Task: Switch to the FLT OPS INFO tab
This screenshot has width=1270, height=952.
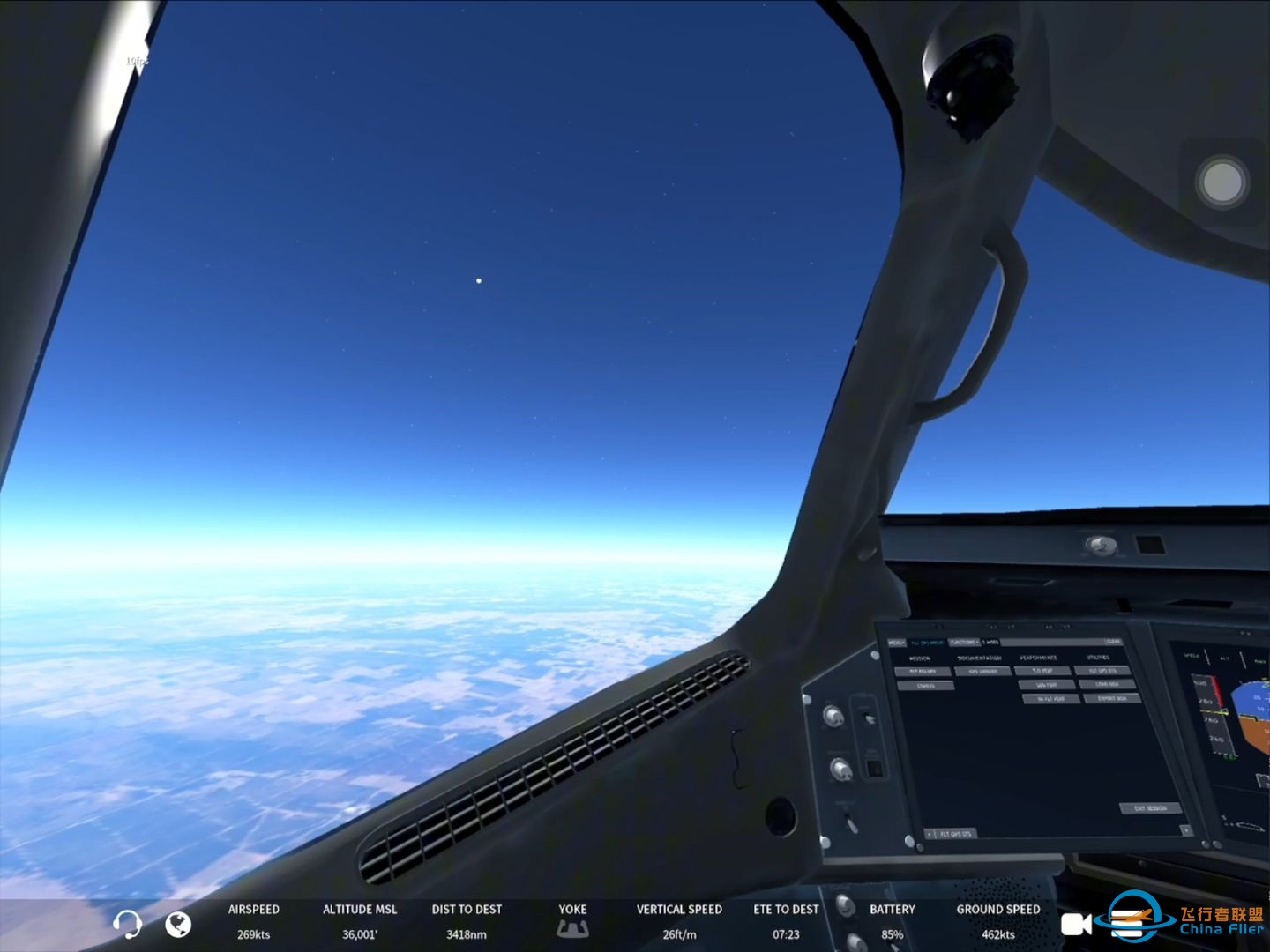Action: pos(928,642)
